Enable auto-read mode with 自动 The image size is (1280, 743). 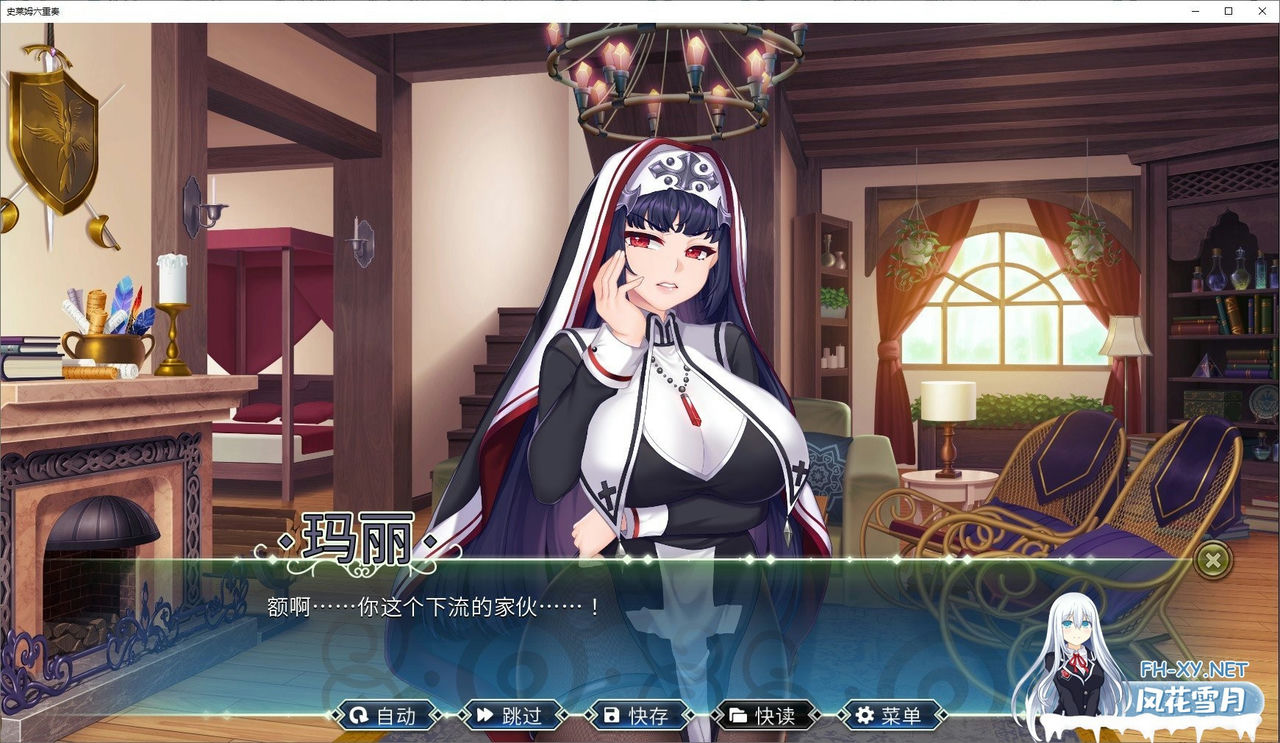[x=388, y=715]
